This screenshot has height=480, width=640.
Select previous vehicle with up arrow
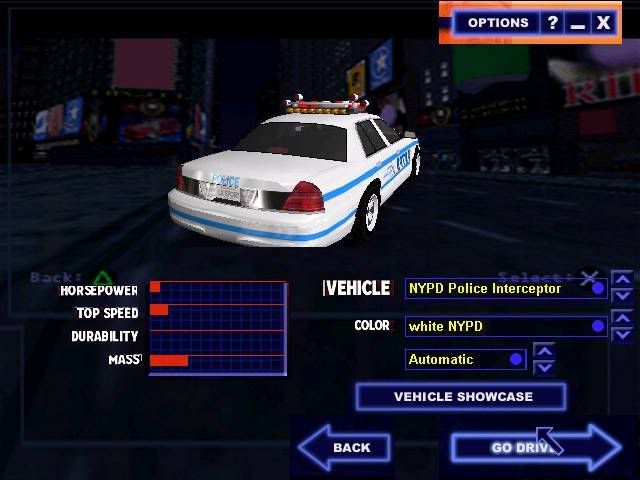(x=622, y=280)
